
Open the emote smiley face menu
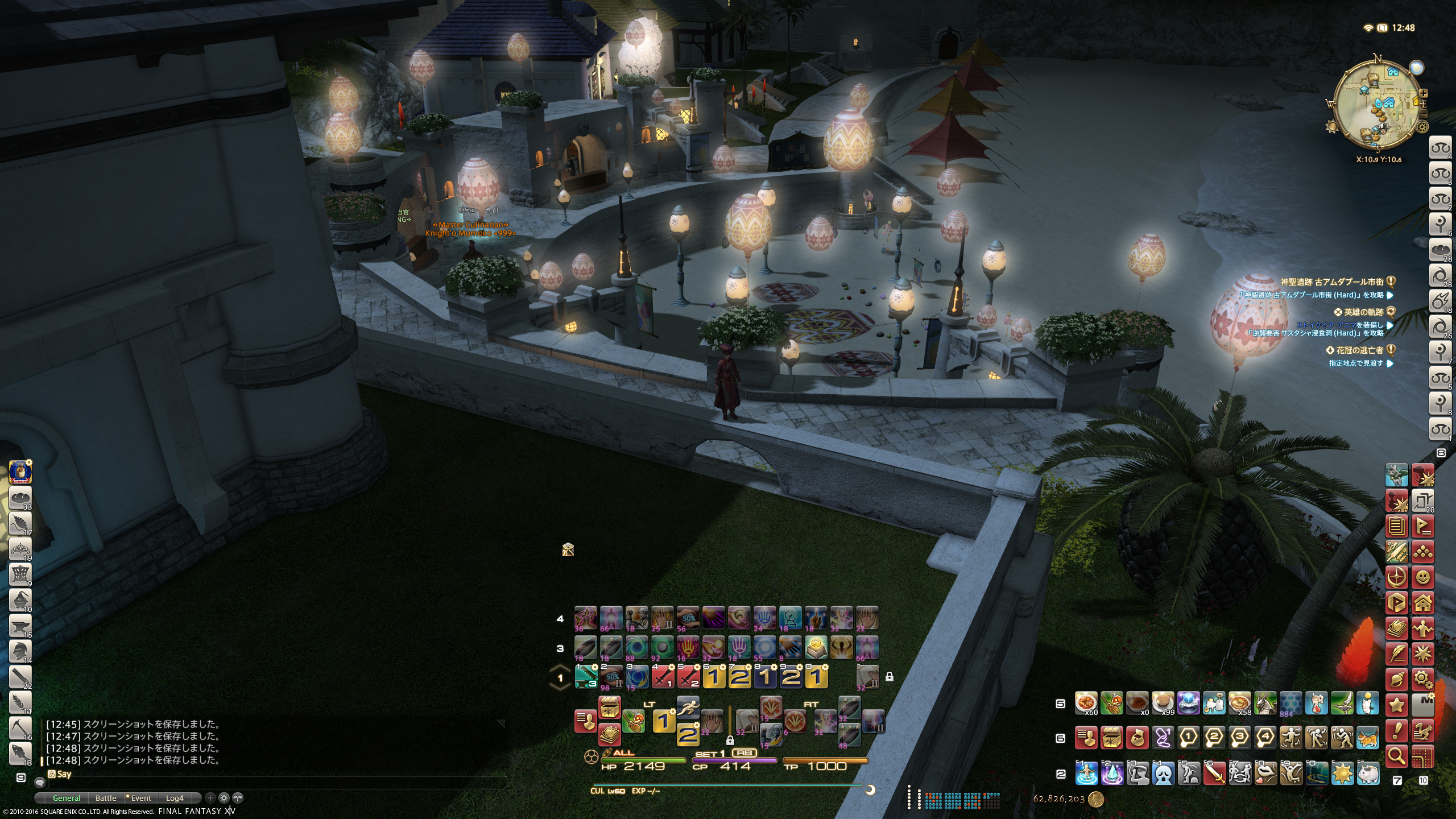(1423, 577)
